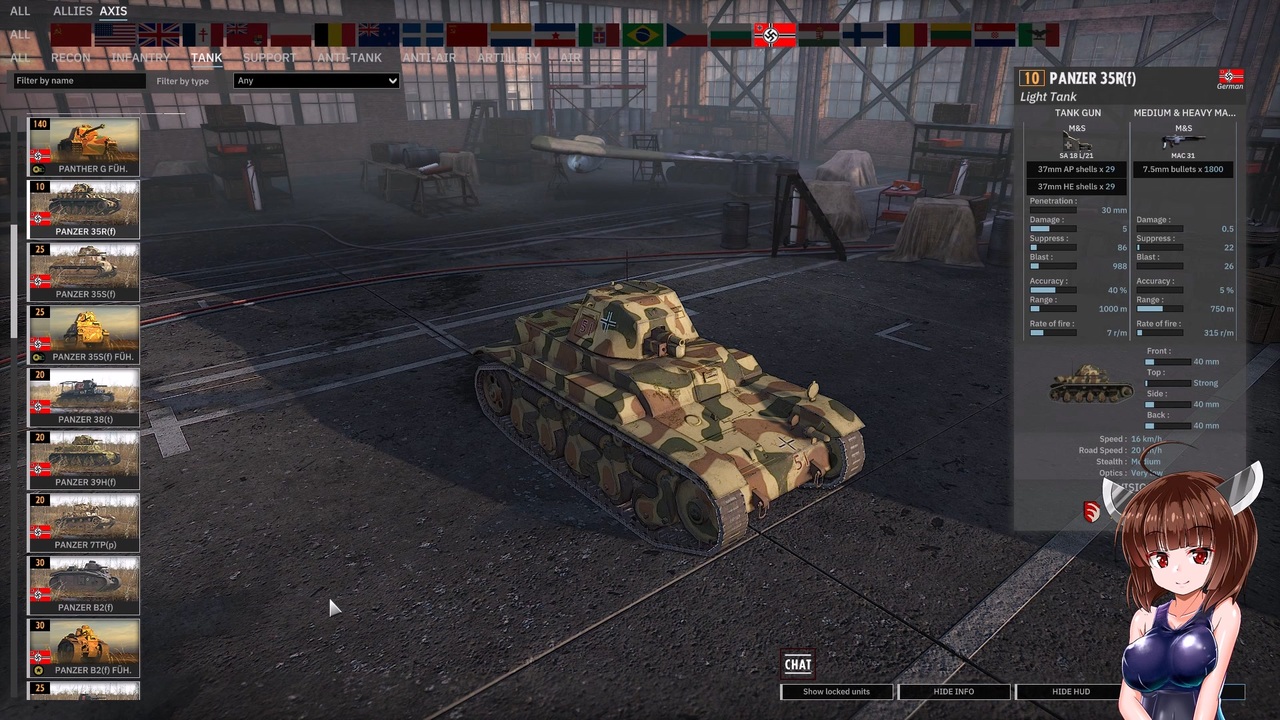1280x720 pixels.
Task: Select the 37mm AP shells ammo entry
Action: point(1076,169)
